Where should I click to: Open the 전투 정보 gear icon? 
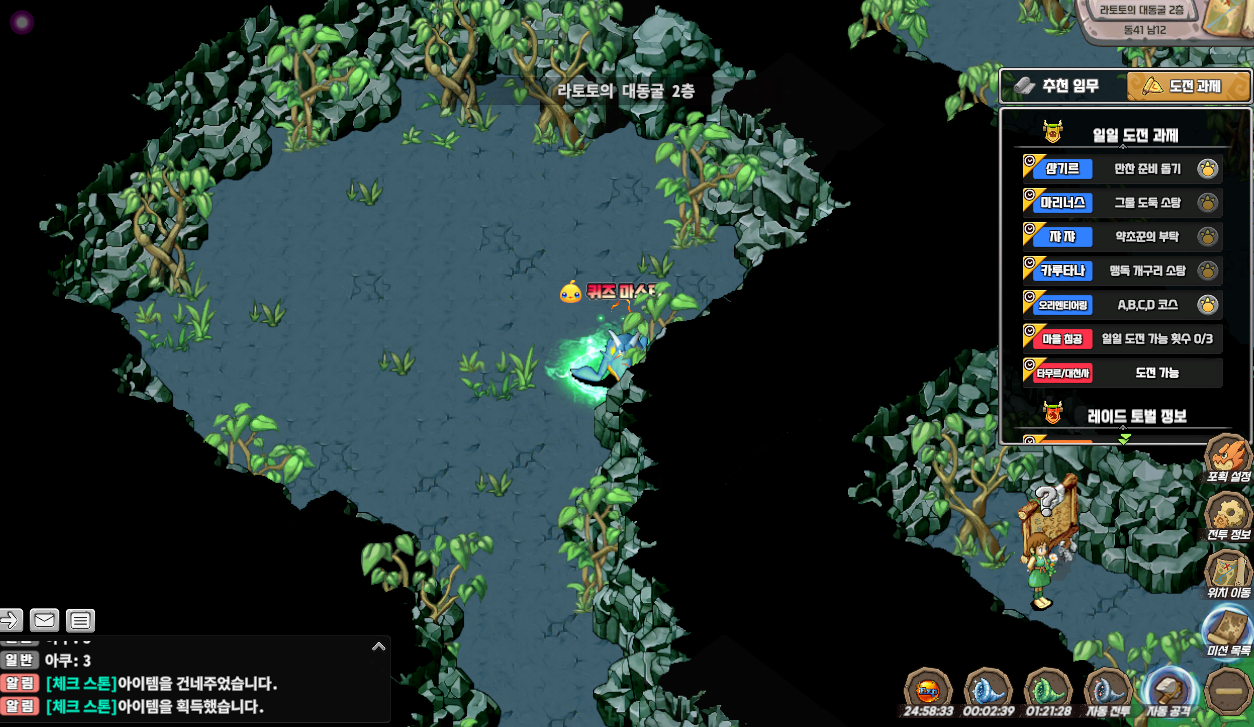click(x=1228, y=516)
